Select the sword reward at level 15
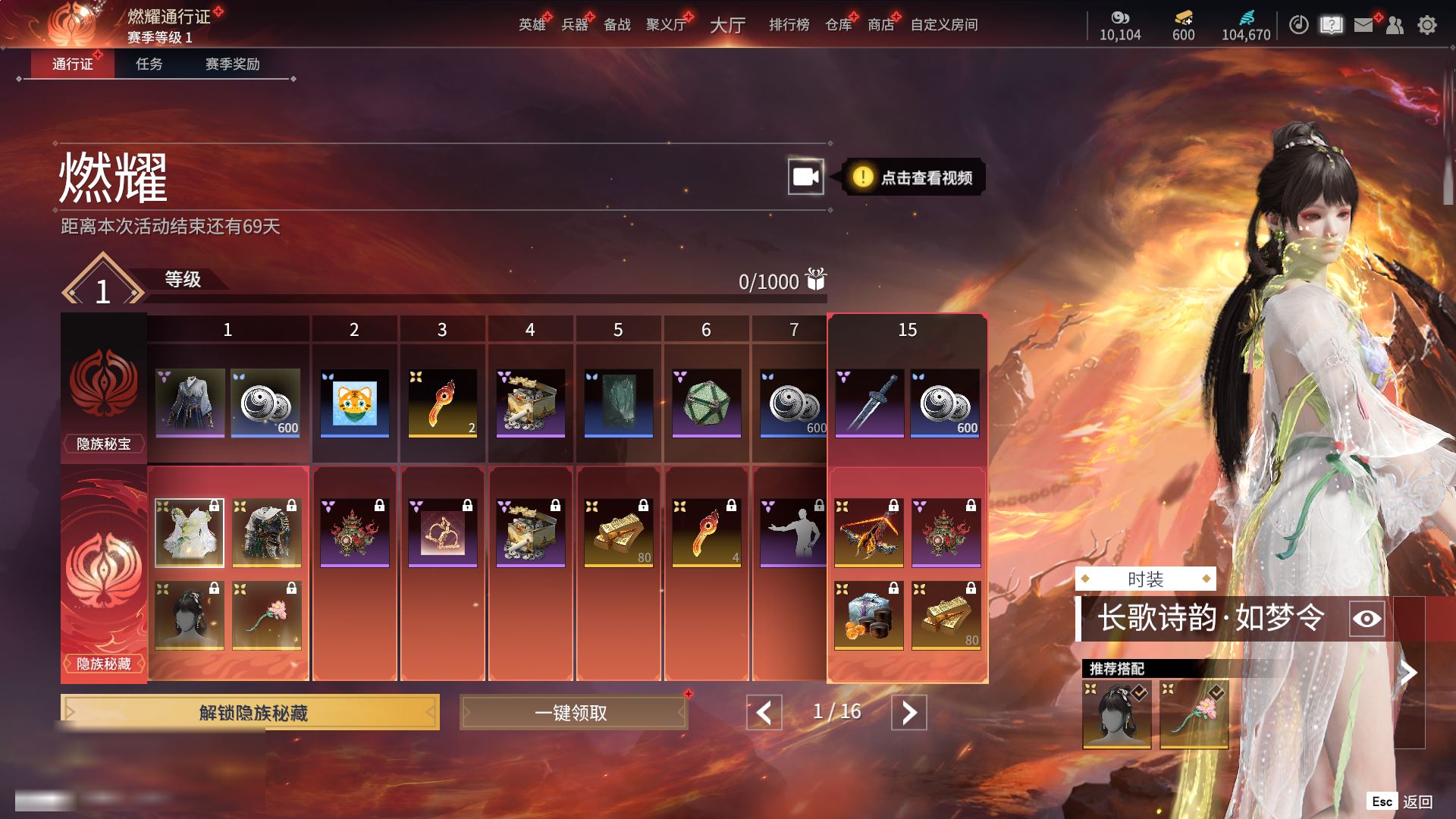Viewport: 1456px width, 819px height. tap(869, 403)
